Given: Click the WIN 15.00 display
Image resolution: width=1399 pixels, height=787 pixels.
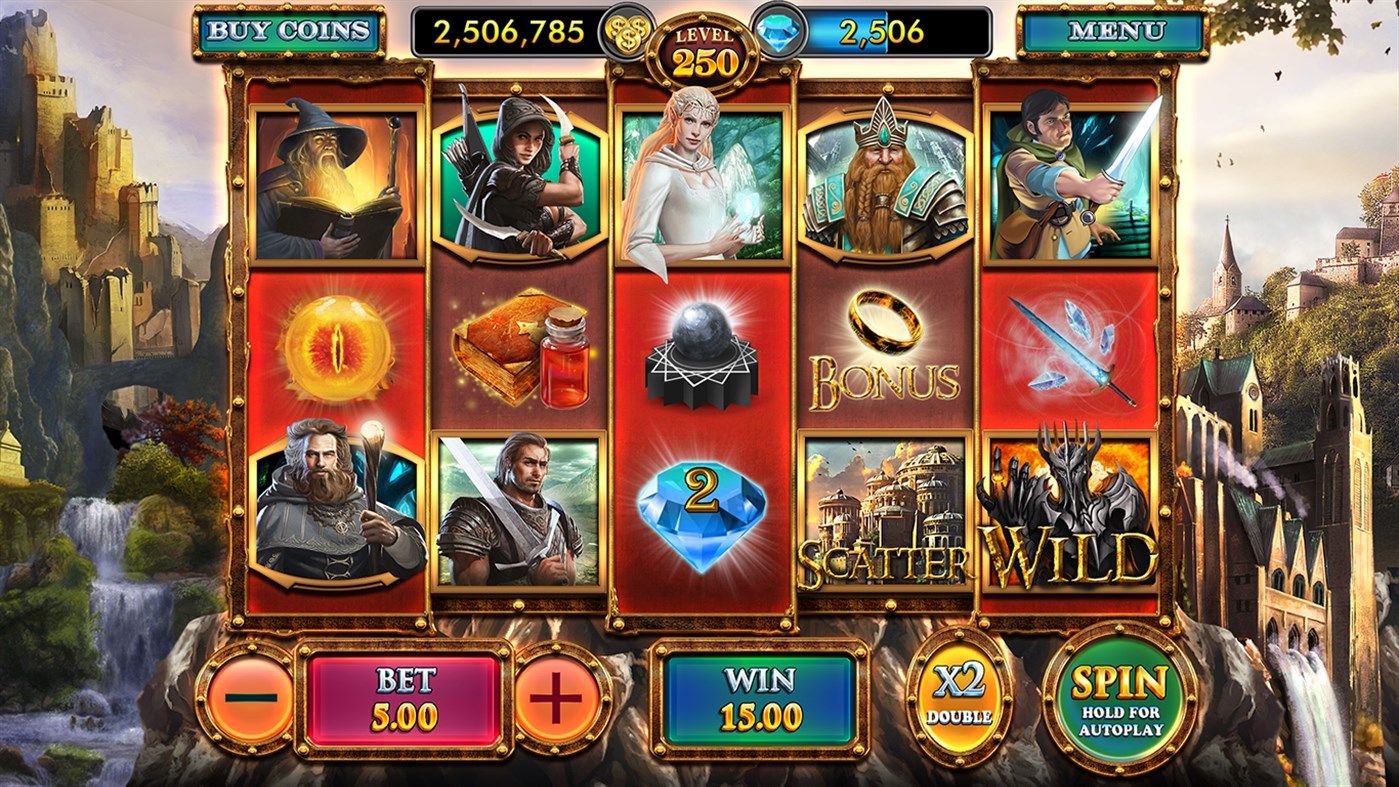Looking at the screenshot, I should click(x=762, y=695).
